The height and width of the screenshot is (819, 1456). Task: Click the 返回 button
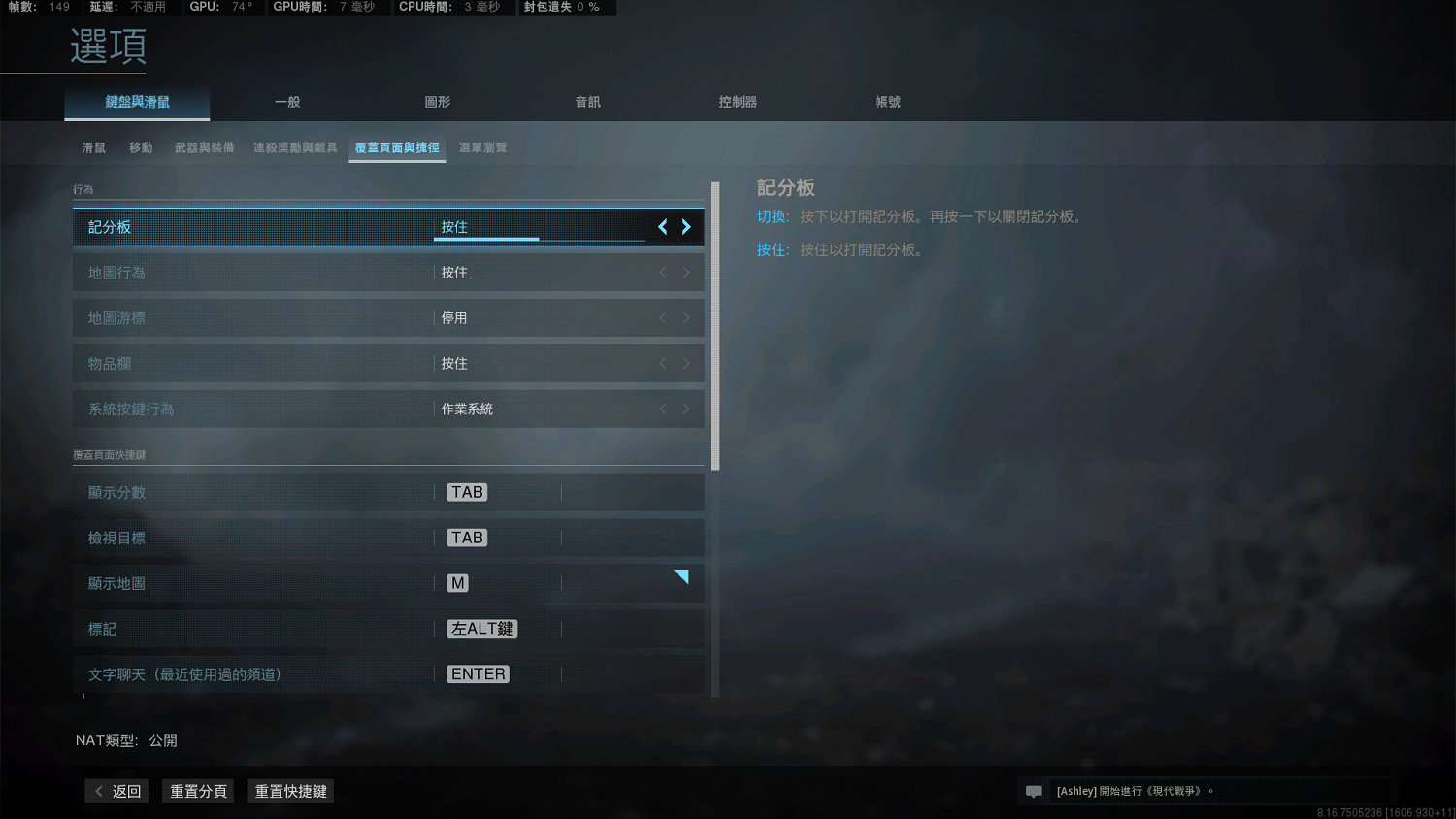click(x=116, y=791)
